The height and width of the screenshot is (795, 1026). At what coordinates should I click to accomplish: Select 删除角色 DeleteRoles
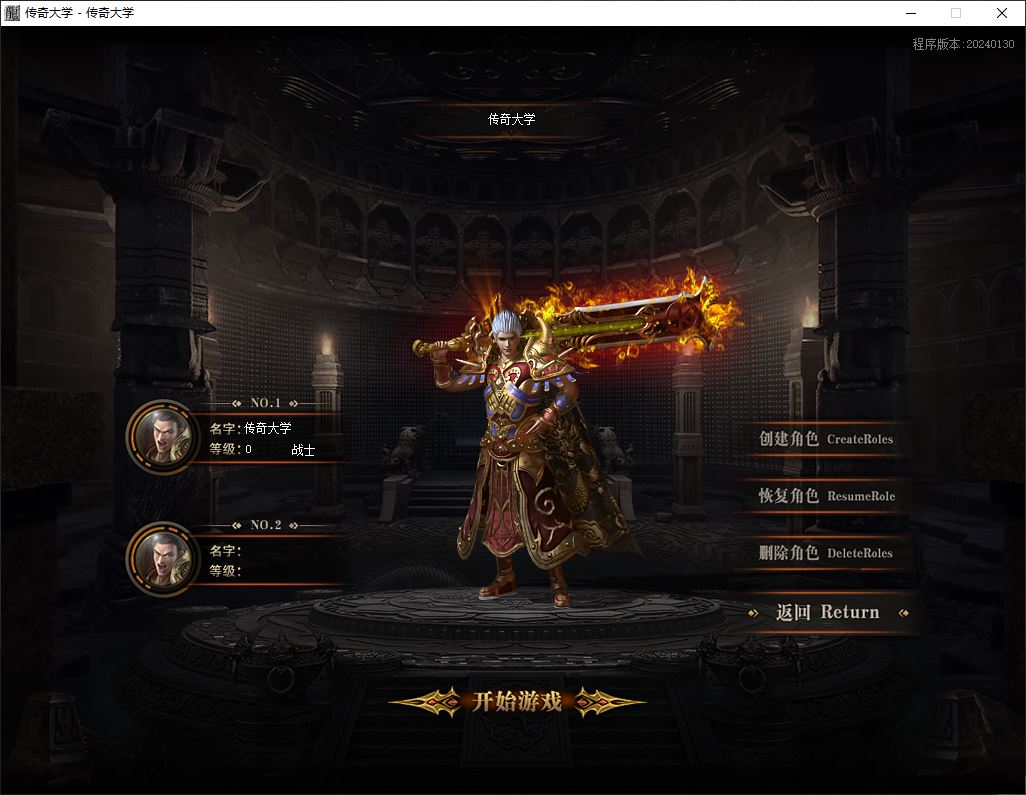825,553
